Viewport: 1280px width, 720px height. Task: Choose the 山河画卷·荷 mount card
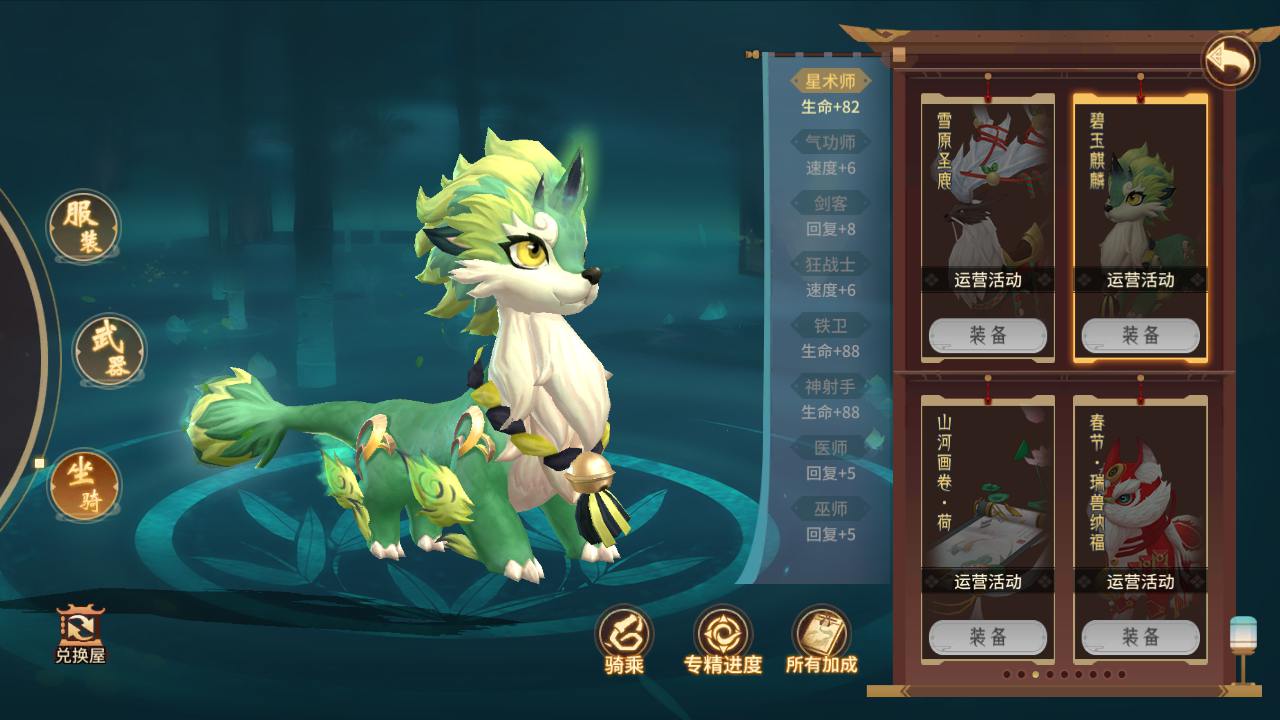click(x=988, y=490)
